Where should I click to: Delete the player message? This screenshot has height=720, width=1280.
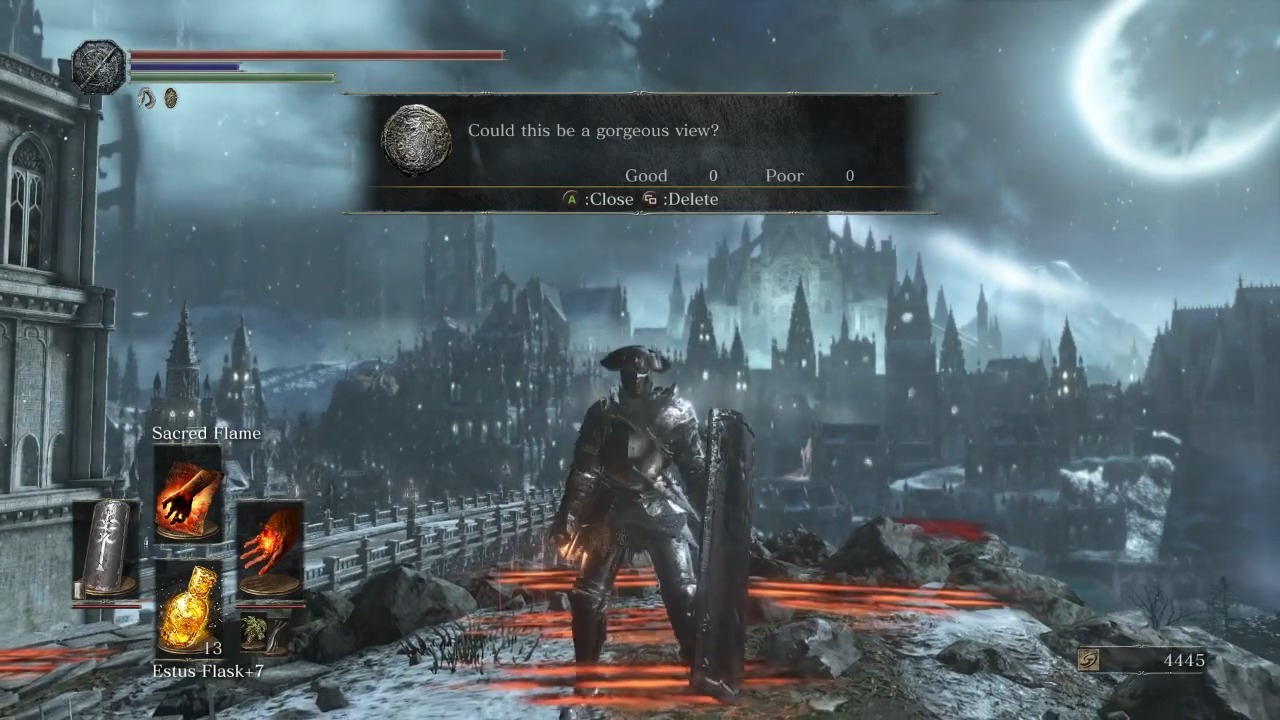tap(693, 199)
